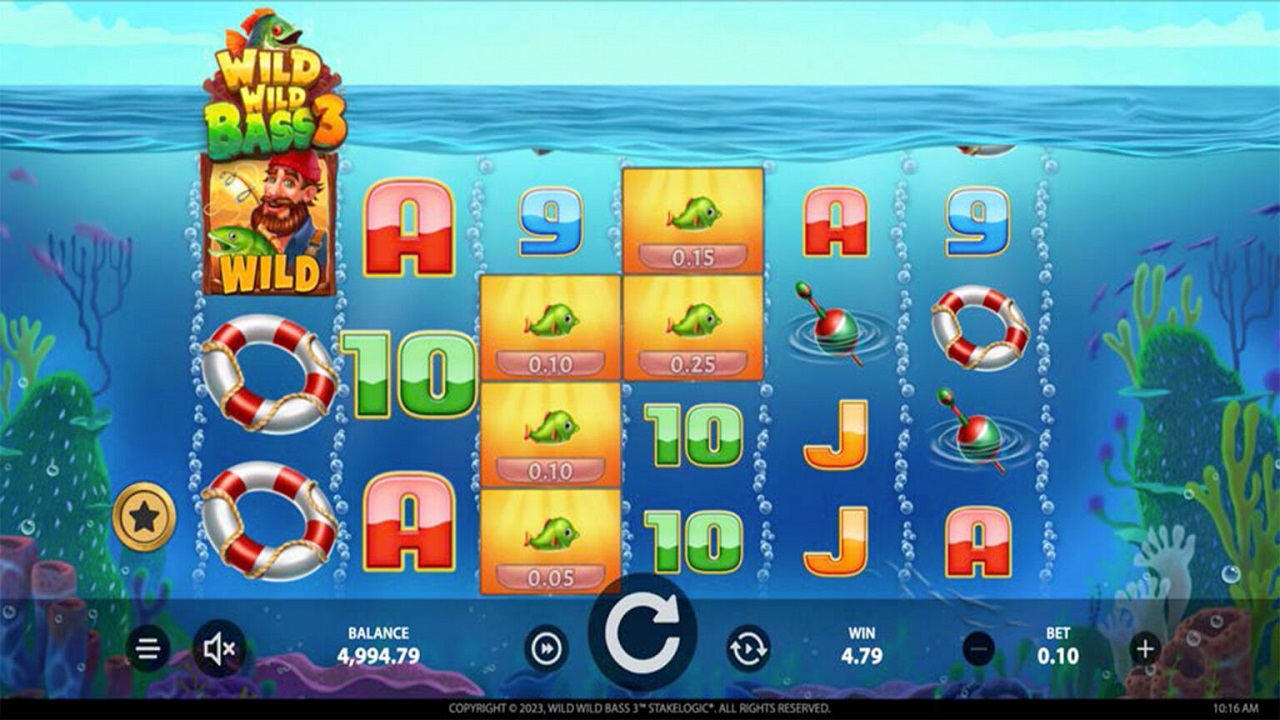The height and width of the screenshot is (720, 1280).
Task: Spin the reels with the circular arrow button
Action: (642, 632)
